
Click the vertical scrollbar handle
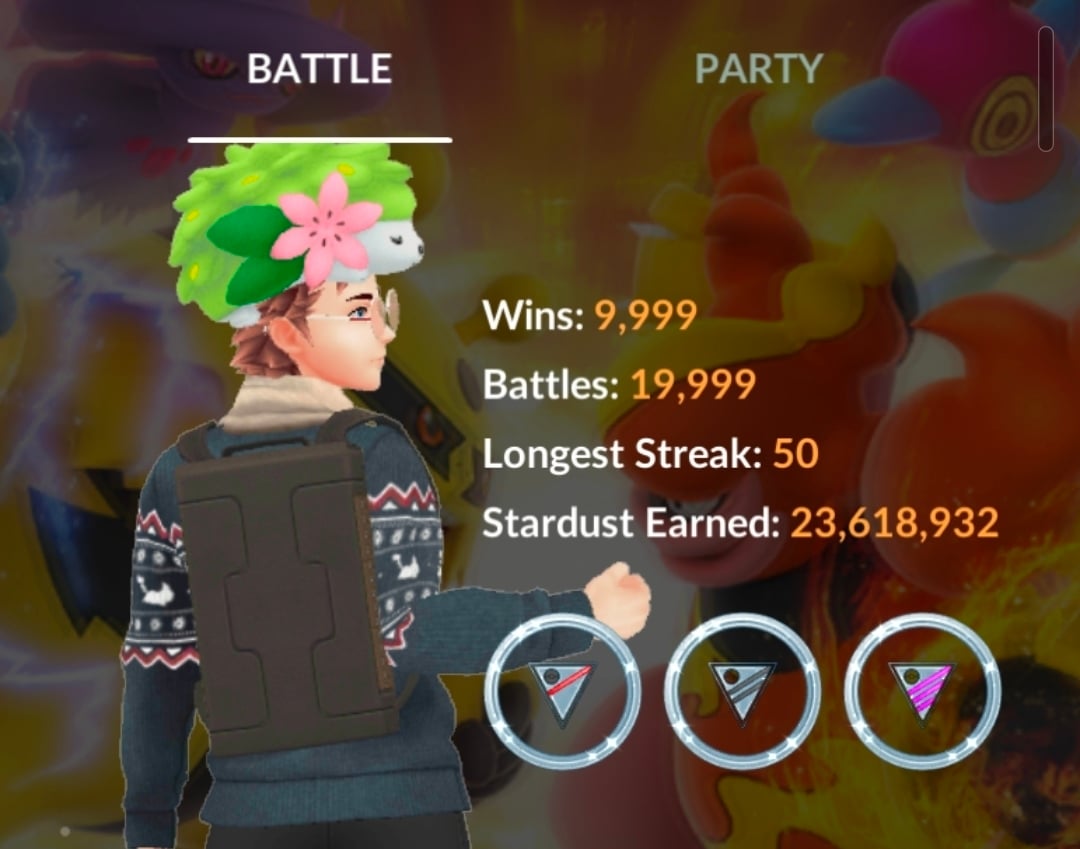tap(1046, 88)
